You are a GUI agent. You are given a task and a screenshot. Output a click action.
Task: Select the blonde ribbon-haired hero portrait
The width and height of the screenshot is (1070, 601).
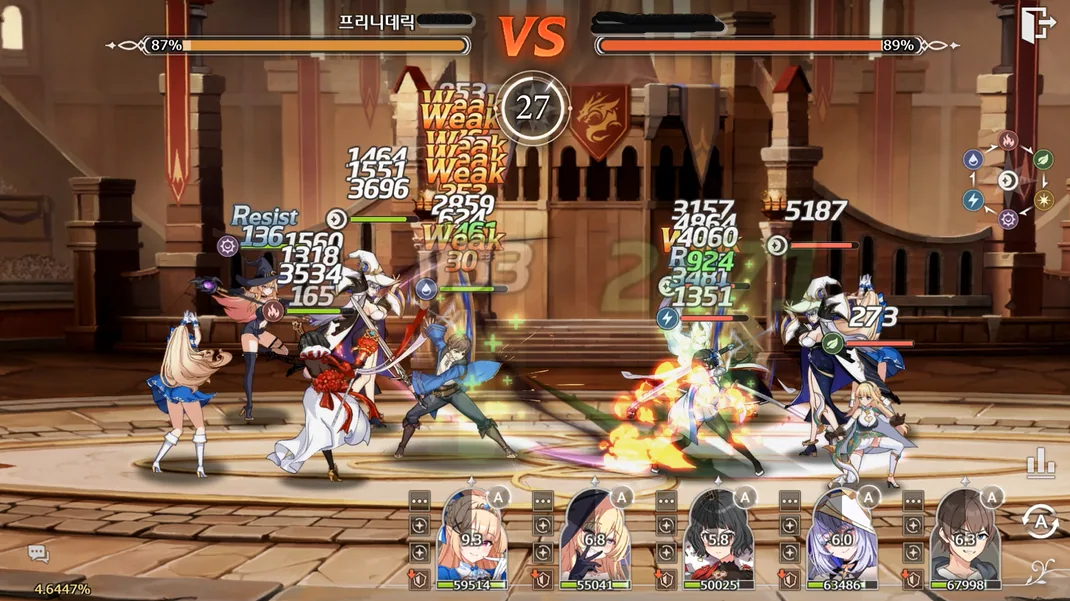tap(471, 537)
